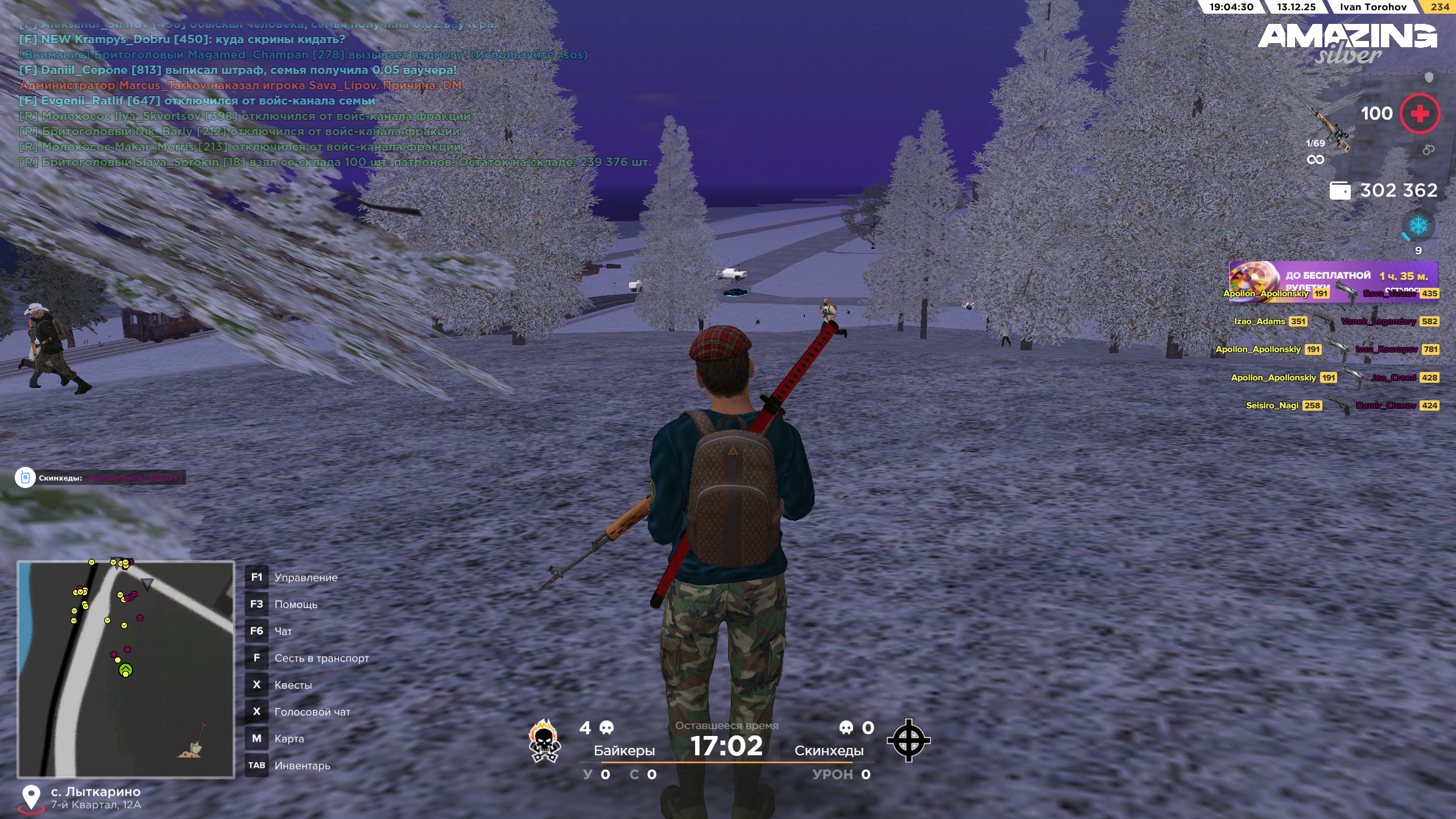Click the Amazing Silver server logo
This screenshot has height=819, width=1456.
(1347, 43)
